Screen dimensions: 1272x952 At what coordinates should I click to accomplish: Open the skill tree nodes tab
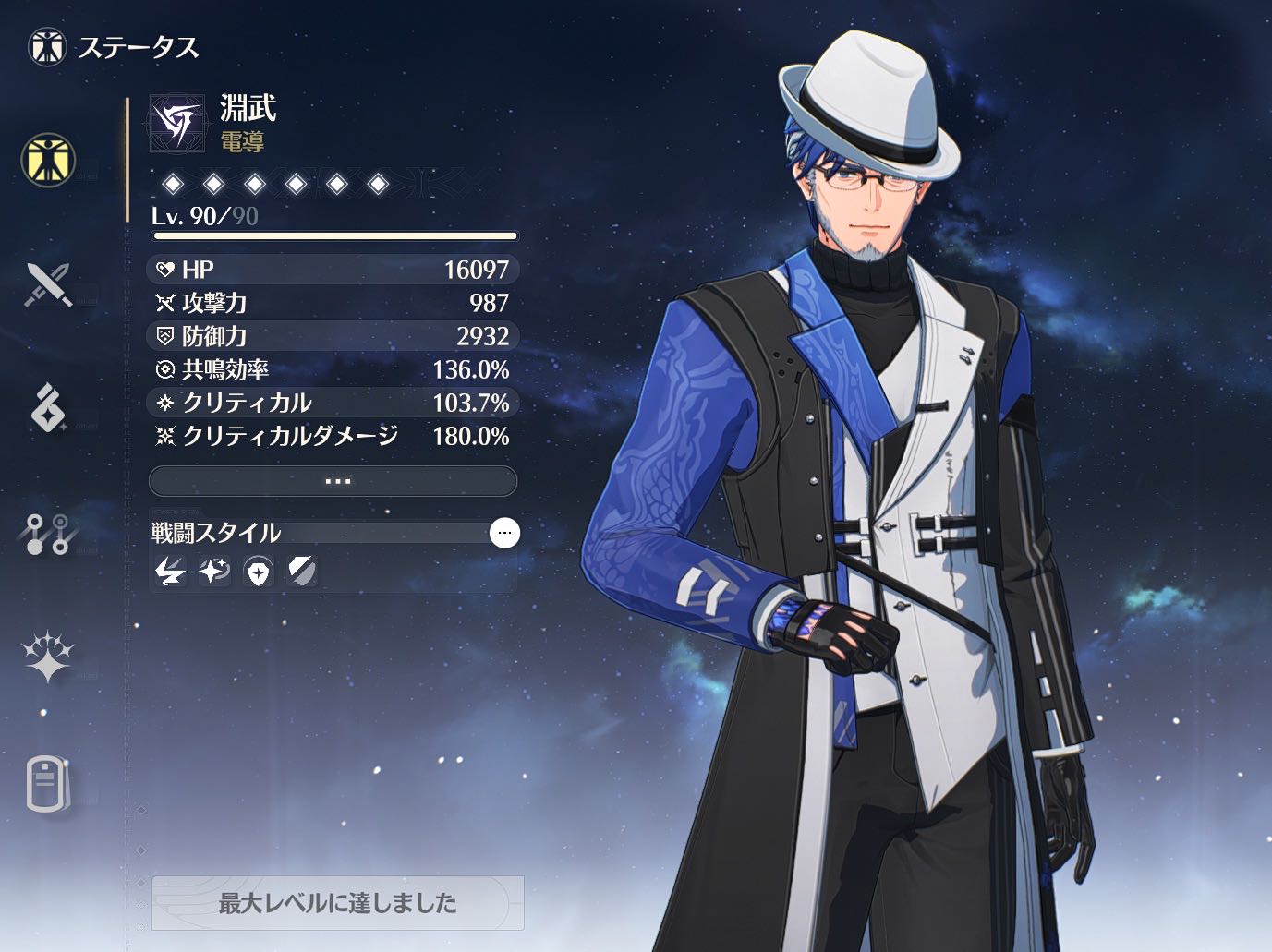pos(48,533)
